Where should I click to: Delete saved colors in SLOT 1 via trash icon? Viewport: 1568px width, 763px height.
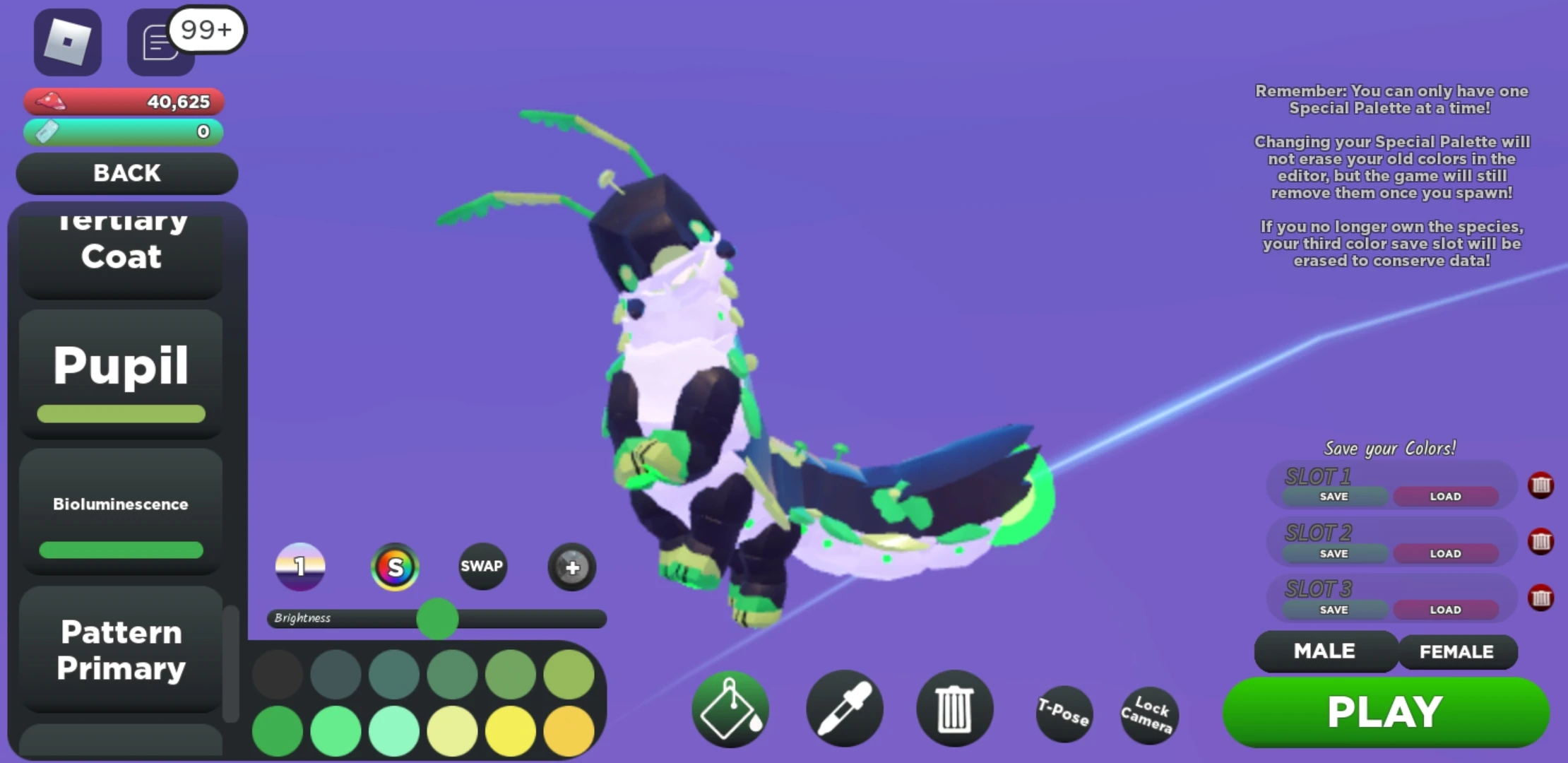coord(1542,485)
